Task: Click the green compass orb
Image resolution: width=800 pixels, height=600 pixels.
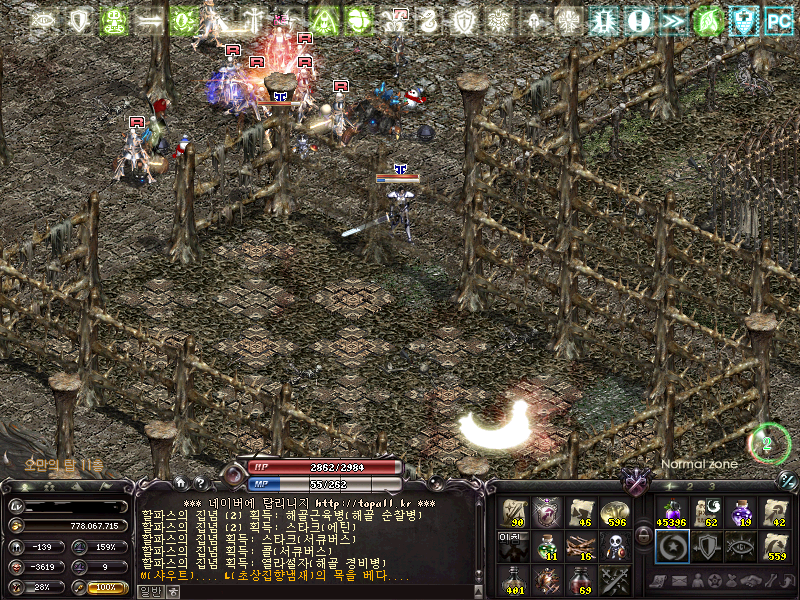Action: tap(767, 443)
